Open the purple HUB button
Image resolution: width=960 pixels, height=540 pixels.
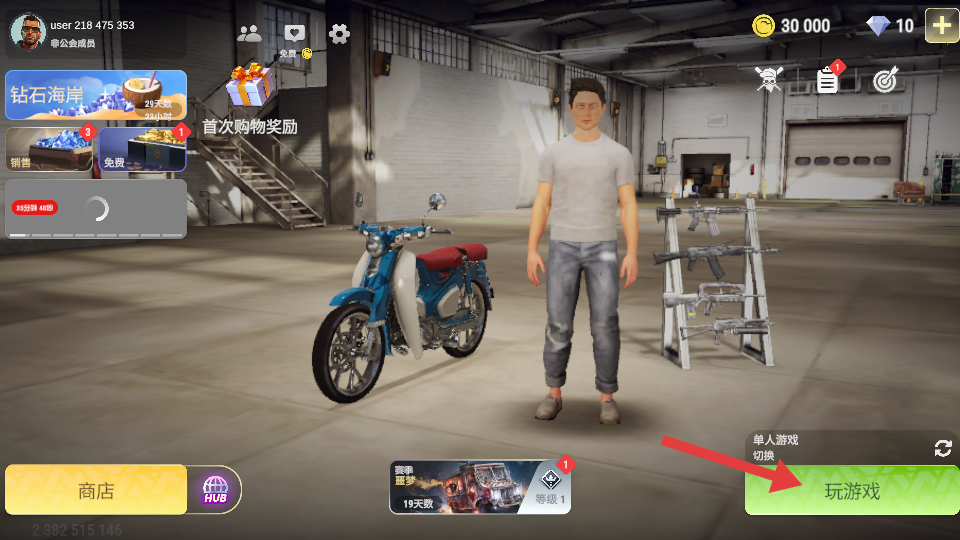[215, 490]
